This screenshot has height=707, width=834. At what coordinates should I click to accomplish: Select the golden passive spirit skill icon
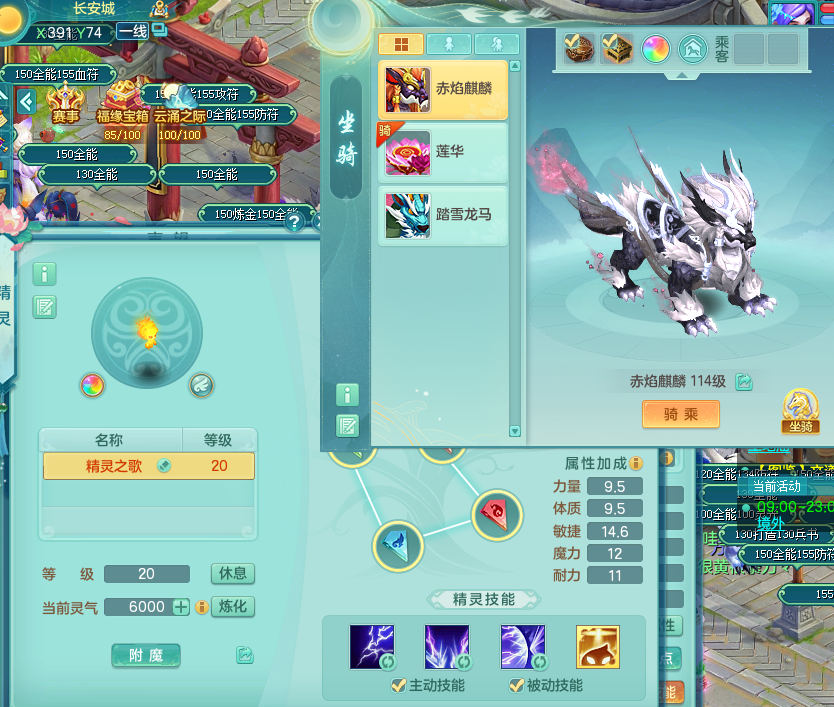point(597,647)
